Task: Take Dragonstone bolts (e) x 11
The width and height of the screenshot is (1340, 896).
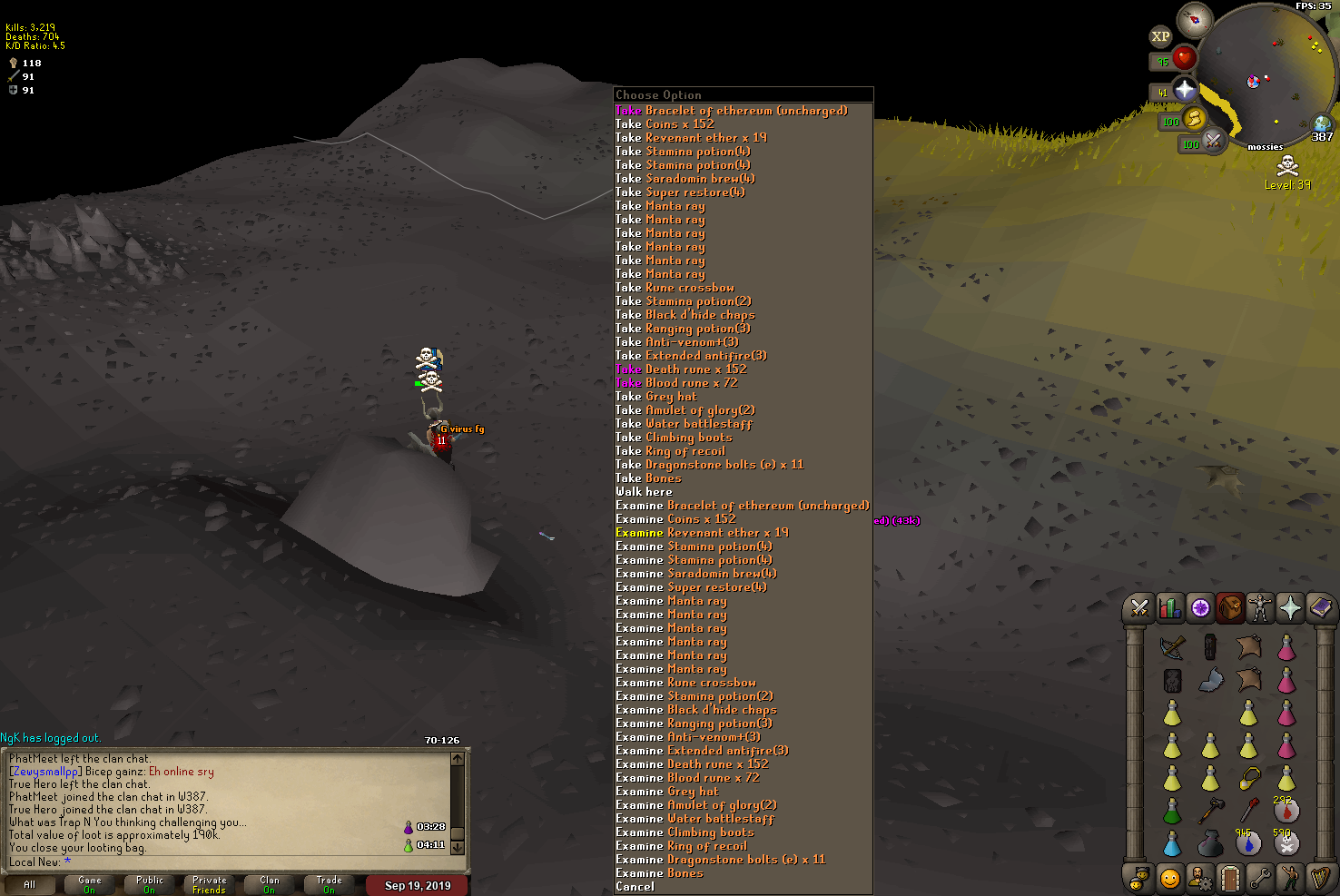Action: click(709, 465)
